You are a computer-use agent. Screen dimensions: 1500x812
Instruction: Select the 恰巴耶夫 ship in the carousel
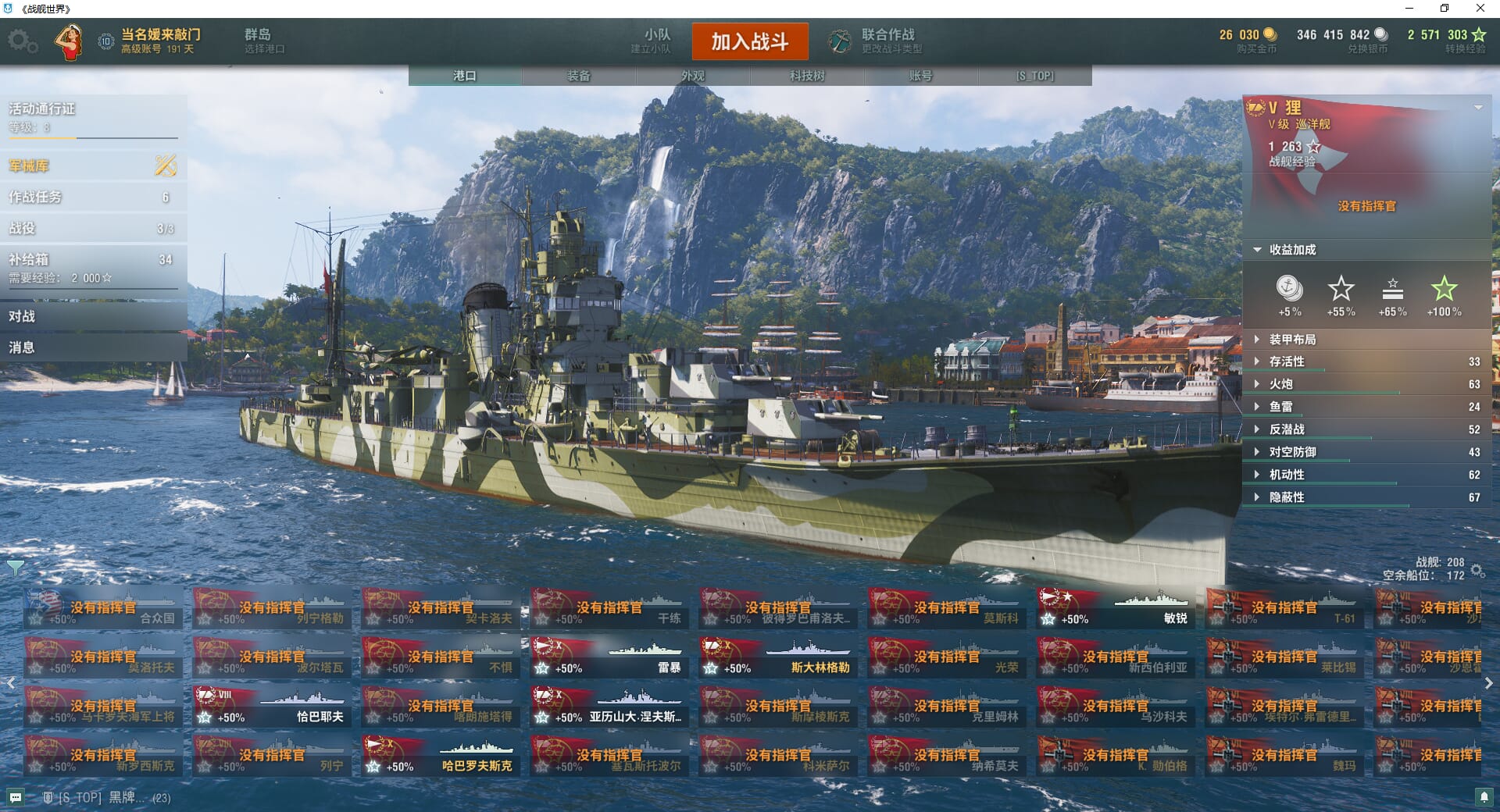coord(271,707)
